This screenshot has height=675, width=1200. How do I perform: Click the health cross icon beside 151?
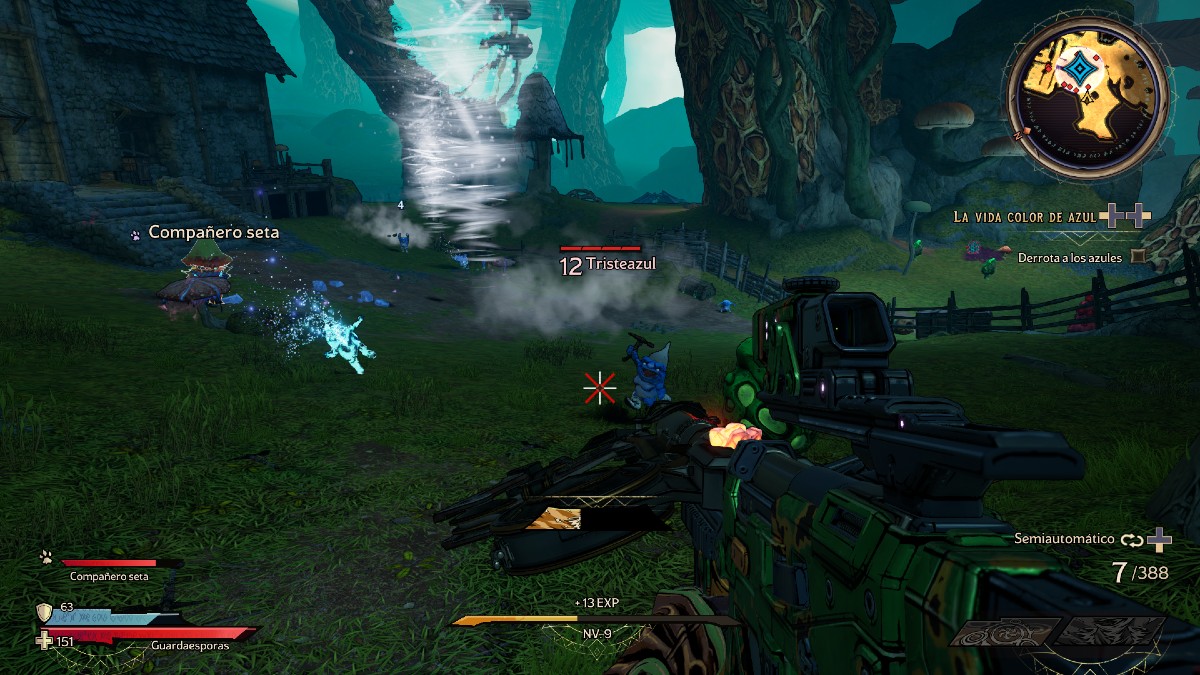click(x=44, y=640)
